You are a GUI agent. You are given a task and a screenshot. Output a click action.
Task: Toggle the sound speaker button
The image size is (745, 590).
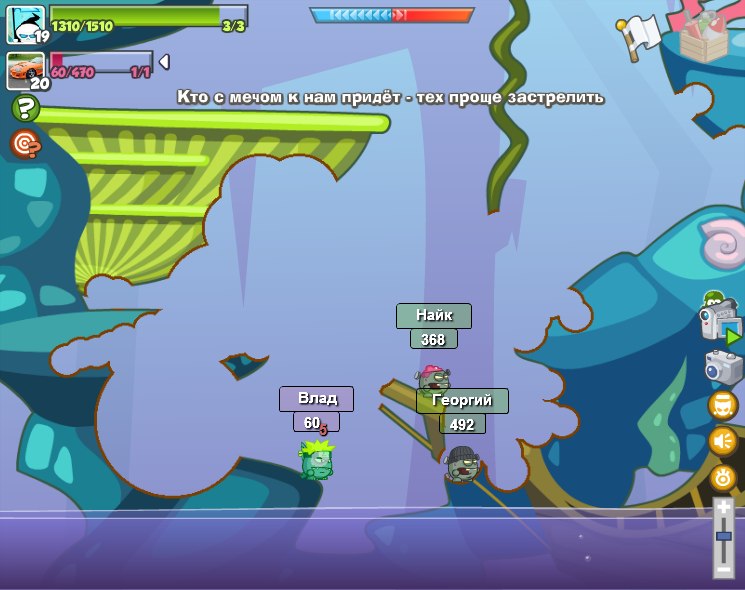pos(722,441)
